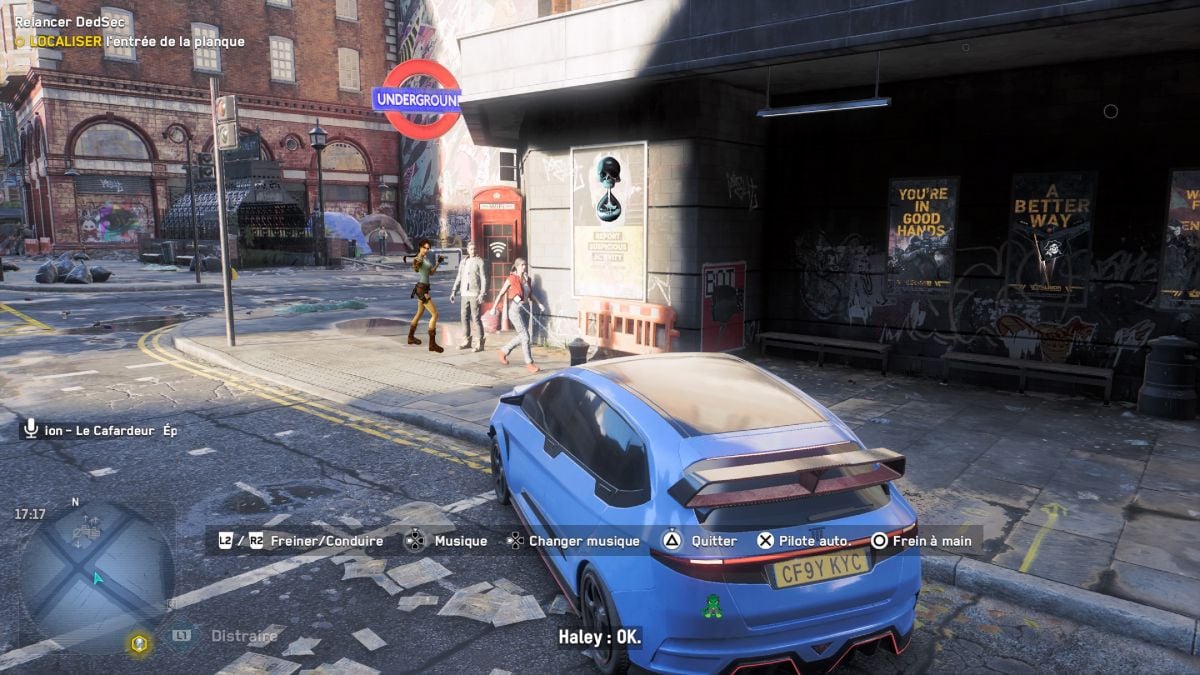This screenshot has height=675, width=1200.
Task: Click the radio microphone icon
Action: (x=30, y=429)
